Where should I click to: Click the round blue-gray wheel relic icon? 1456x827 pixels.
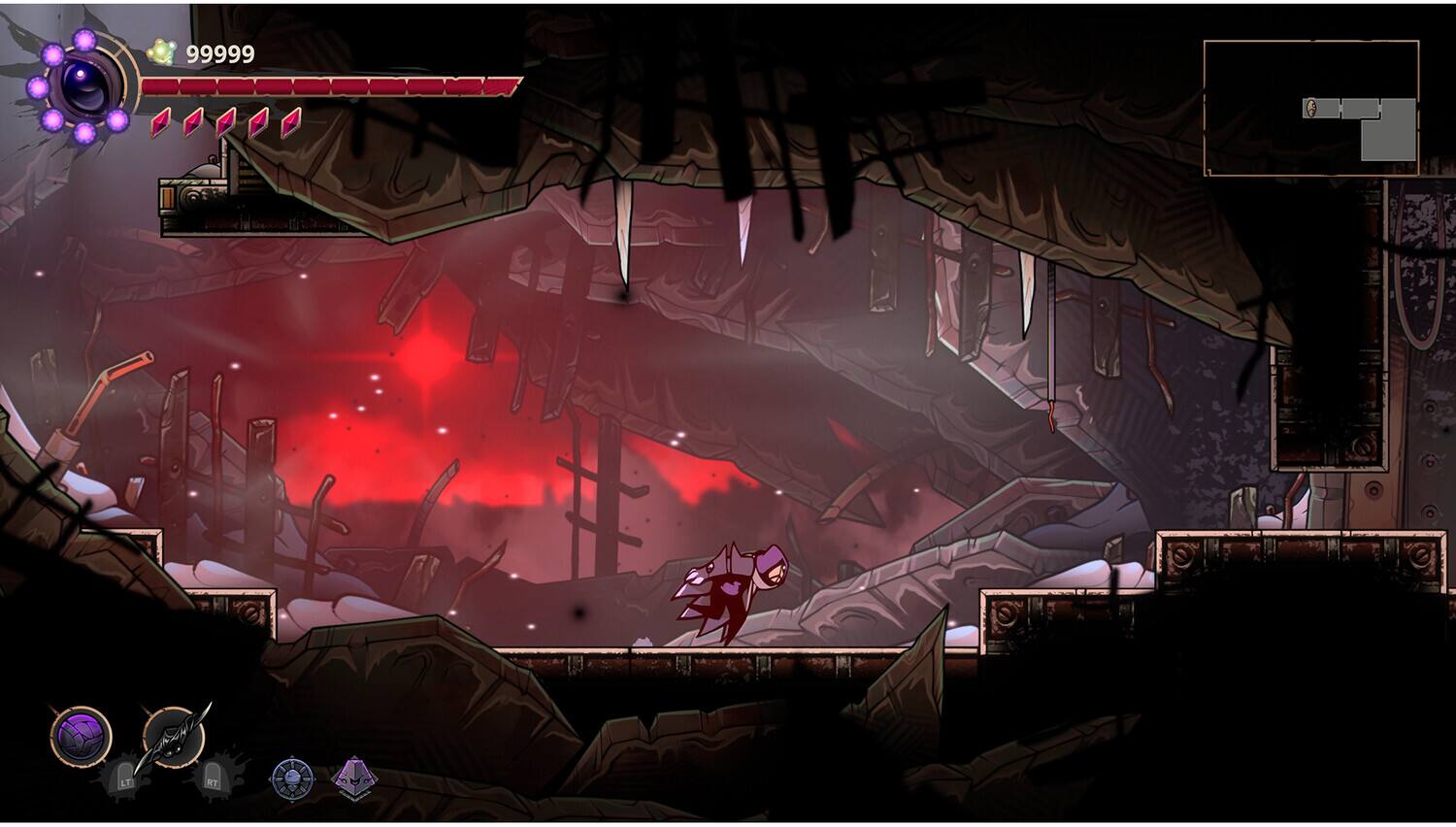coord(291,777)
